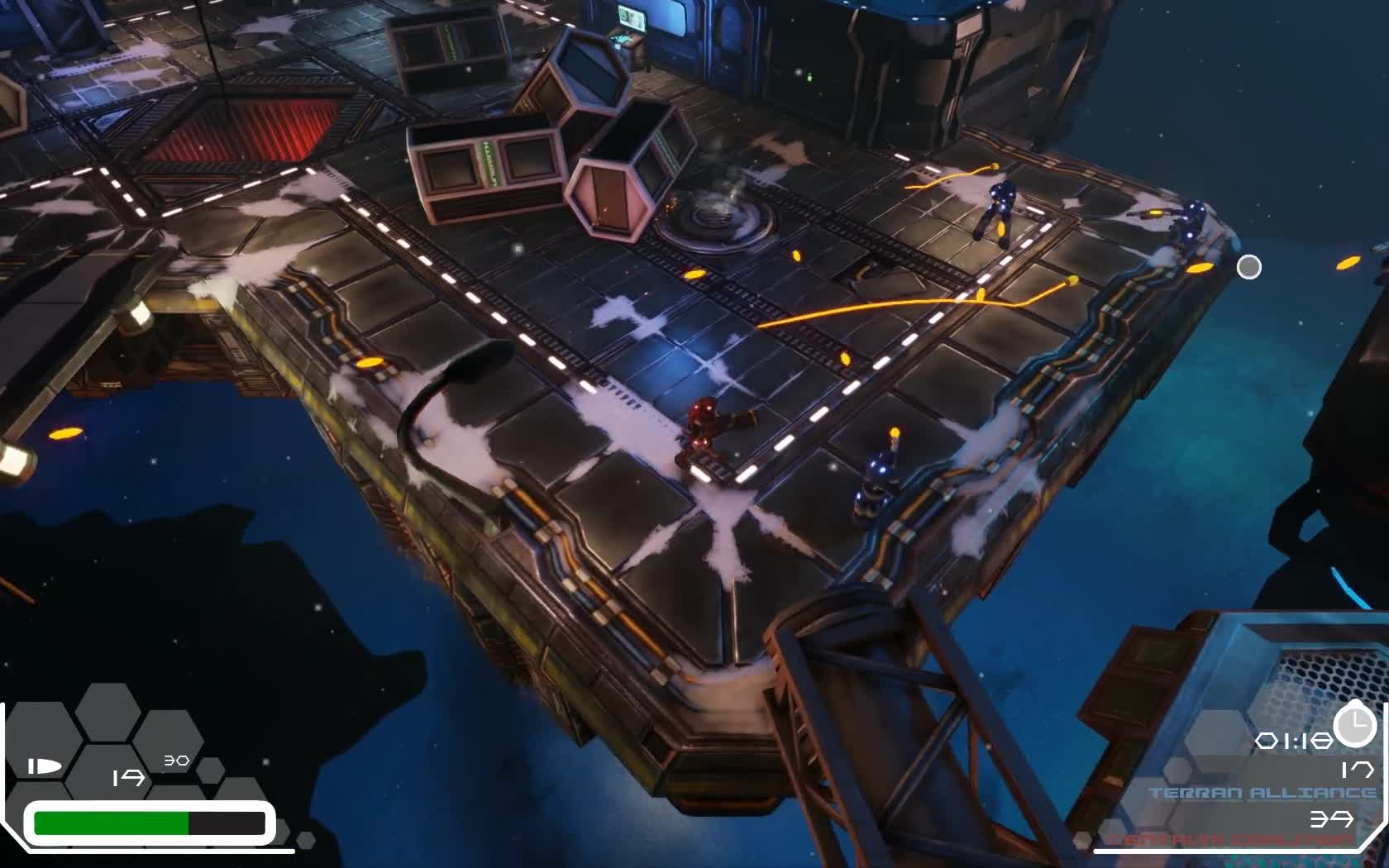1389x868 pixels.
Task: Click the tilted HUMBOLT supply crate
Action: point(492,165)
